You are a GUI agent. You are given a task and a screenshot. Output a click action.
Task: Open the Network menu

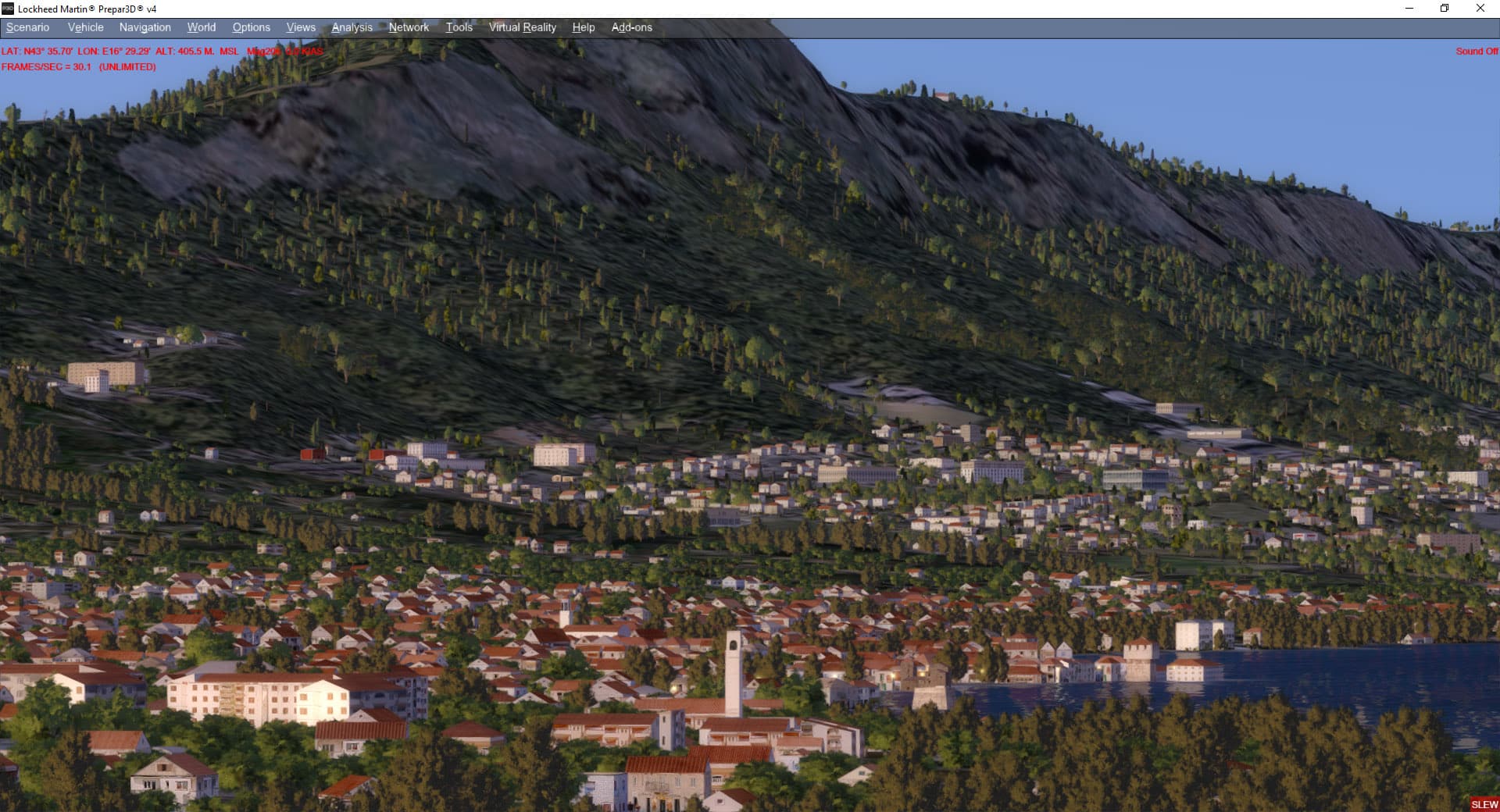point(409,27)
